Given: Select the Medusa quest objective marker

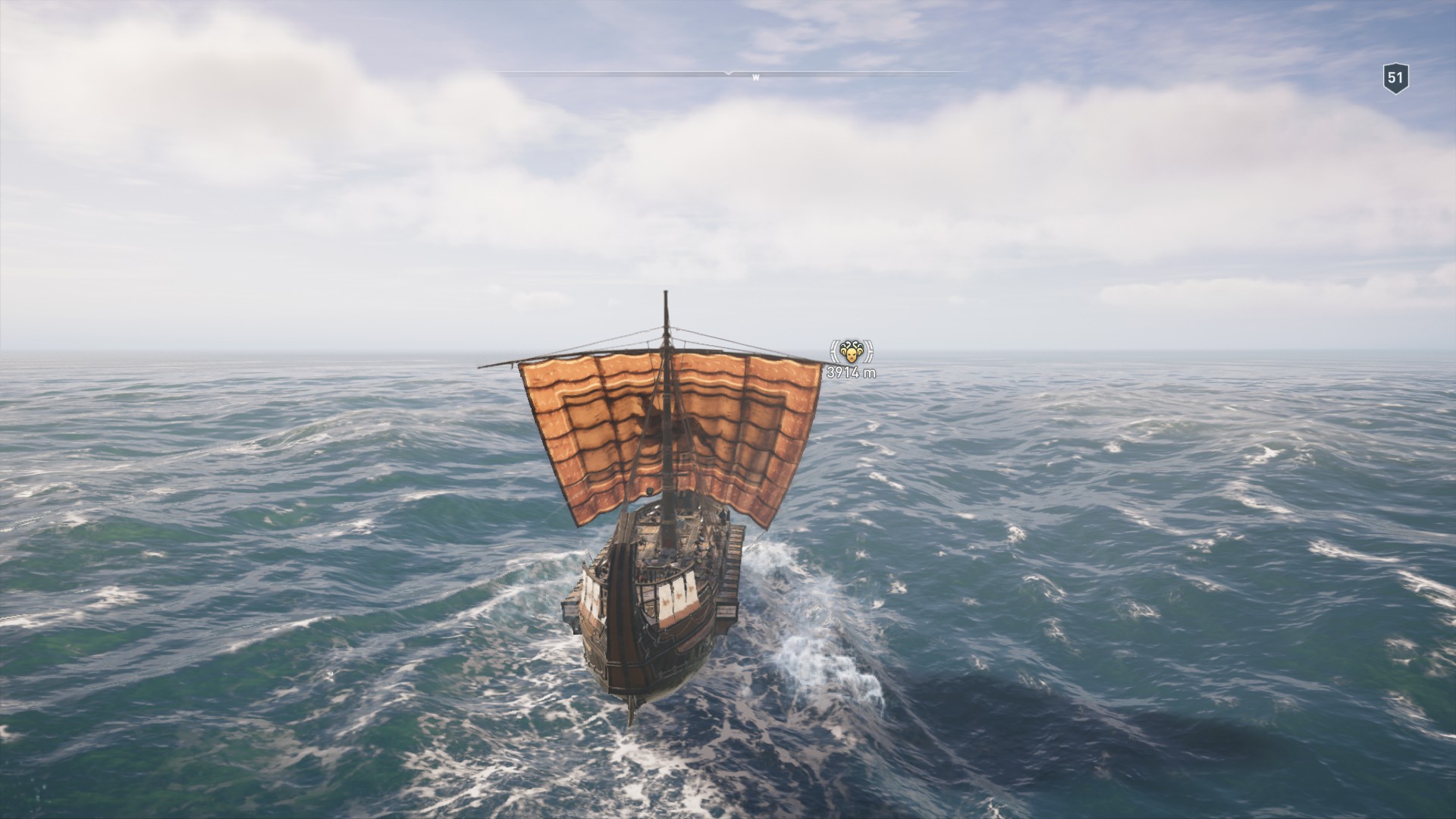Looking at the screenshot, I should pos(852,352).
